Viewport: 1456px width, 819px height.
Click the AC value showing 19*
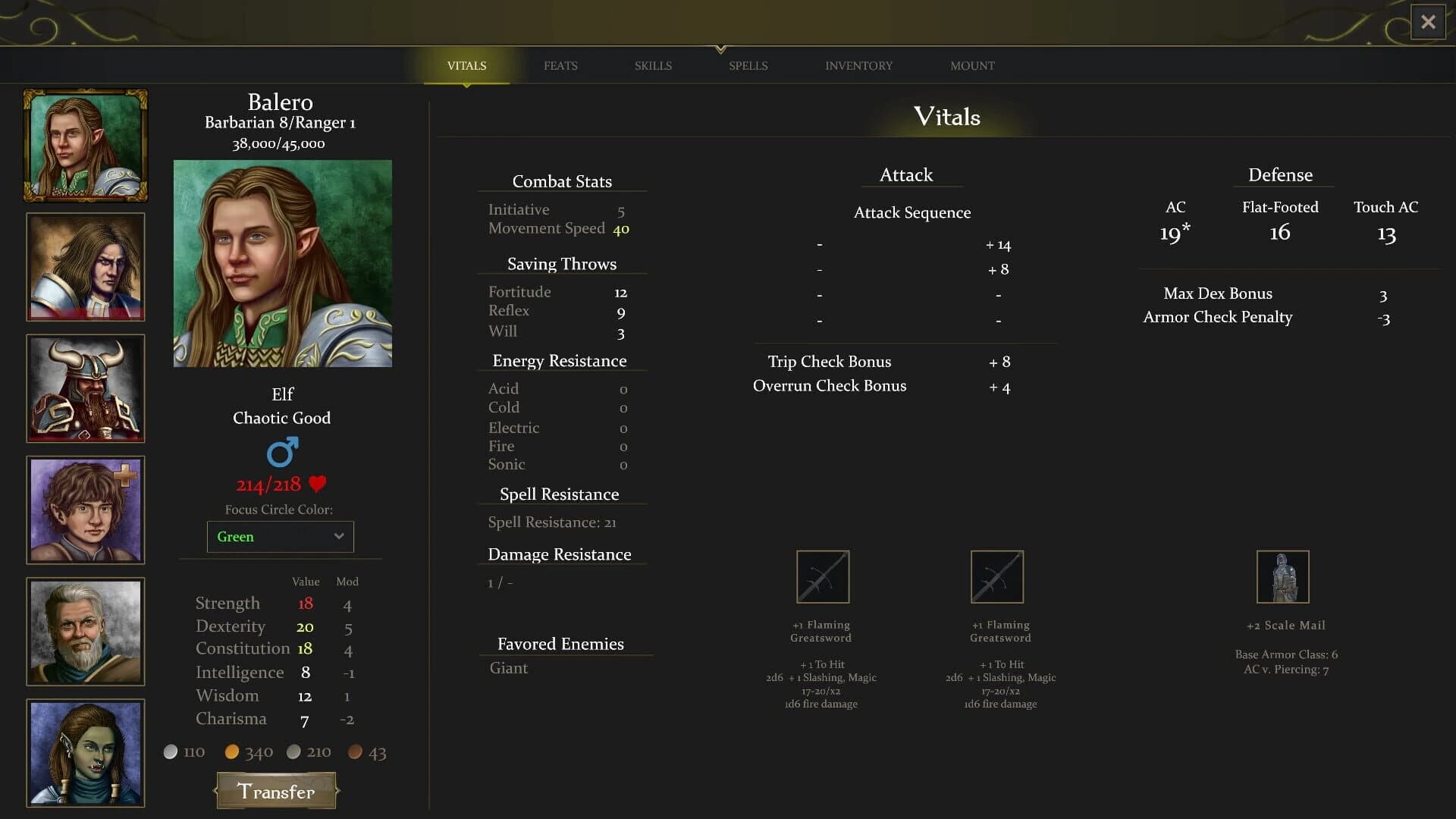click(1175, 233)
